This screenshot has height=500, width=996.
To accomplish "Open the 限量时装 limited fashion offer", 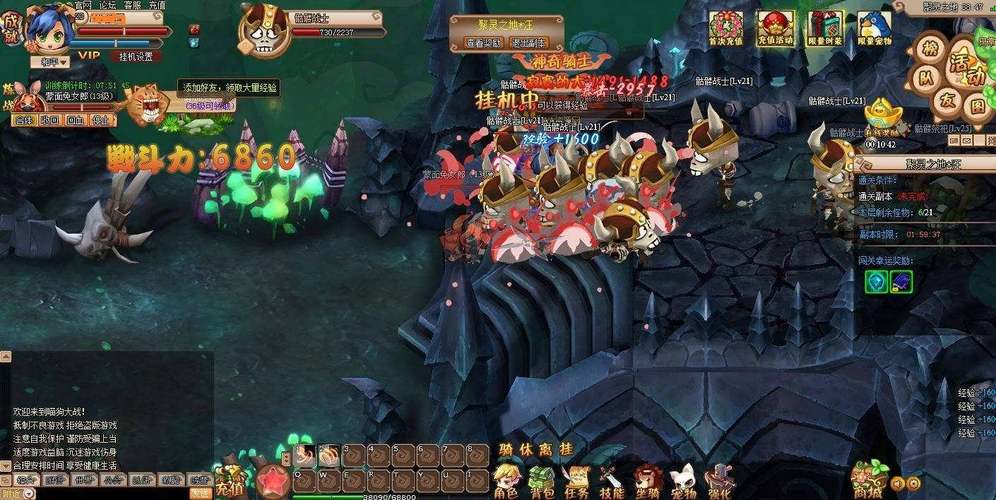I will pyautogui.click(x=825, y=27).
